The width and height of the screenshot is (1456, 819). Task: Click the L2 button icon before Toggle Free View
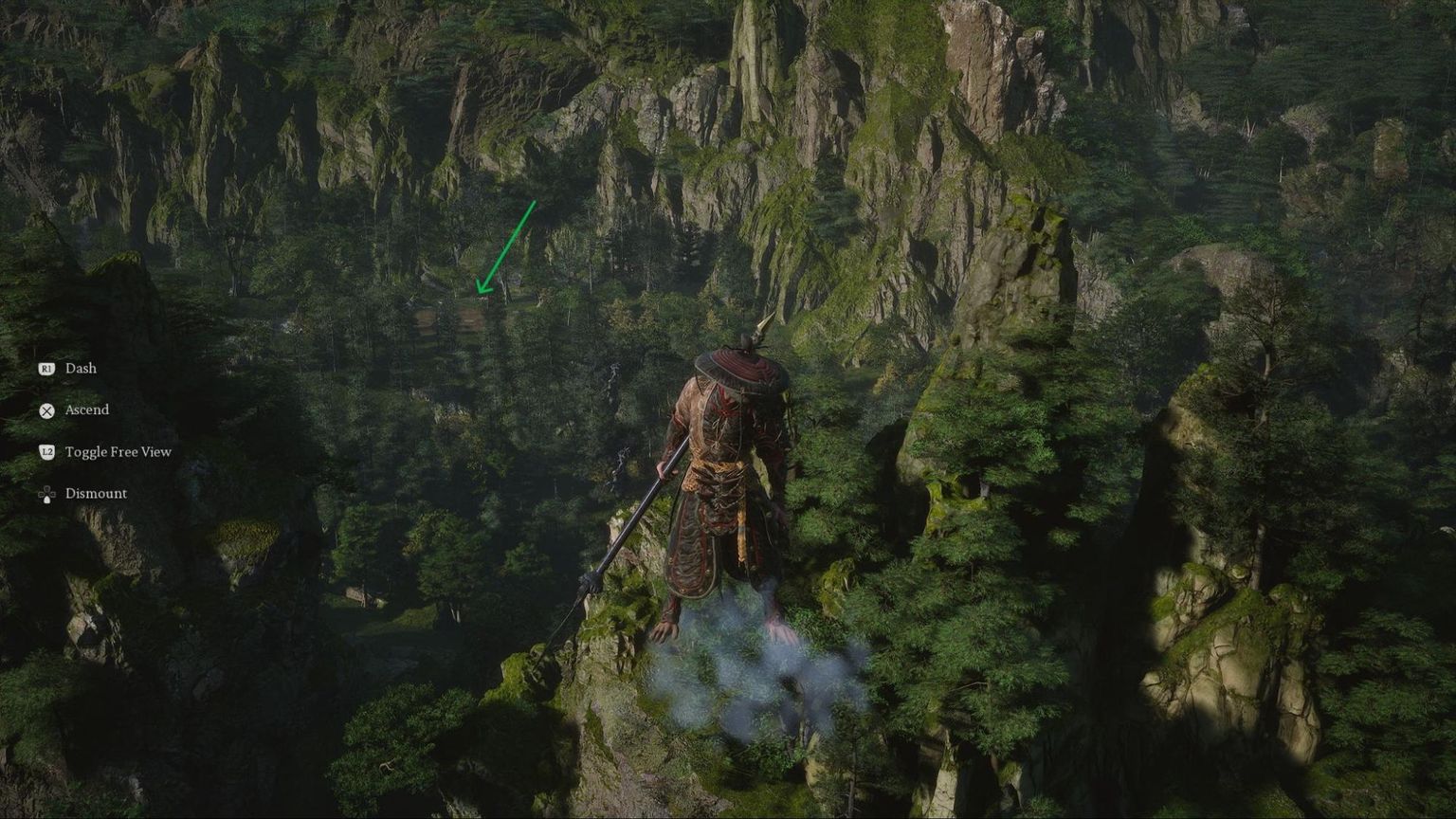coord(45,452)
